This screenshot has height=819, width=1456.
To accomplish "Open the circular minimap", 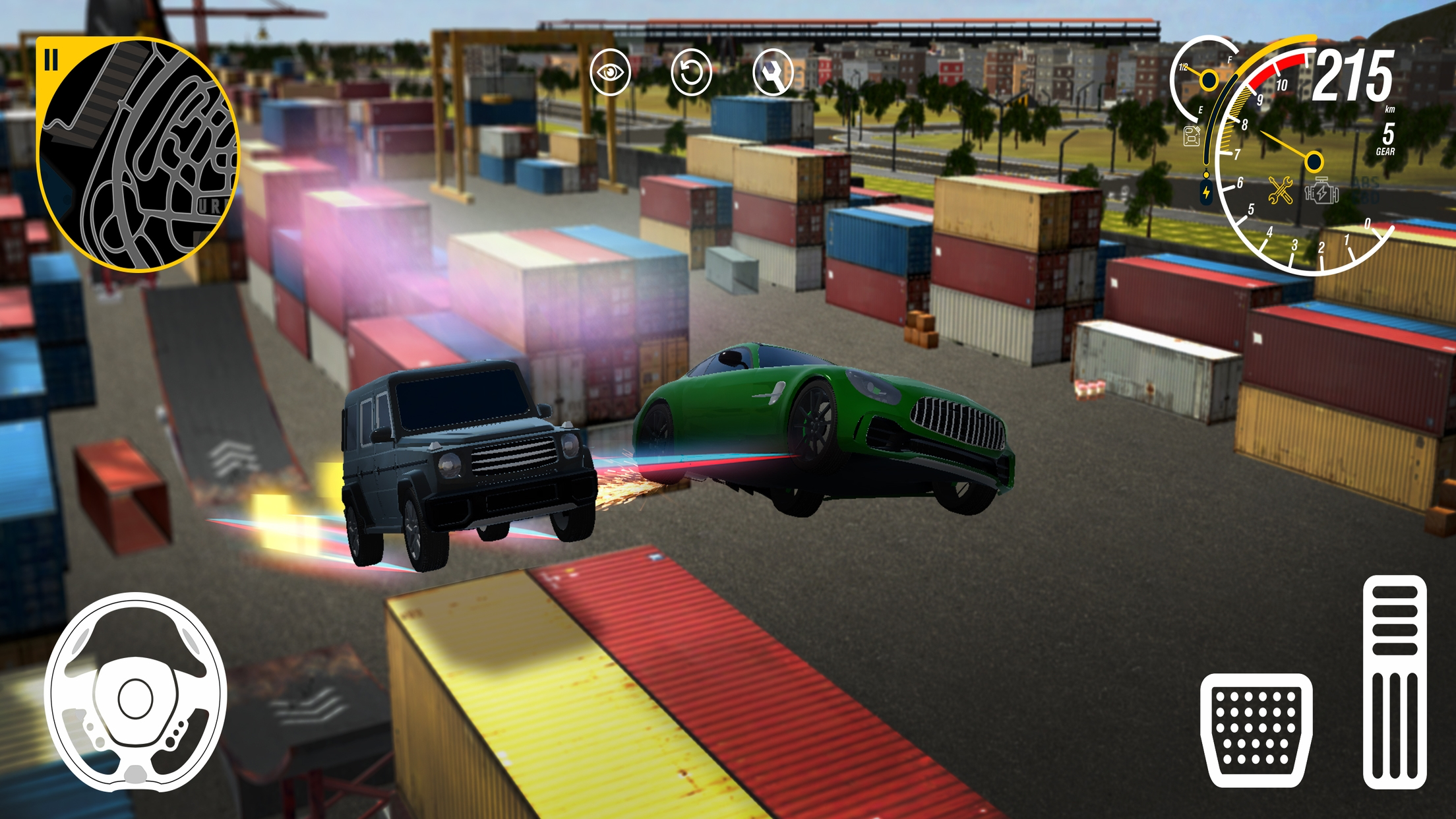I will click(x=140, y=156).
